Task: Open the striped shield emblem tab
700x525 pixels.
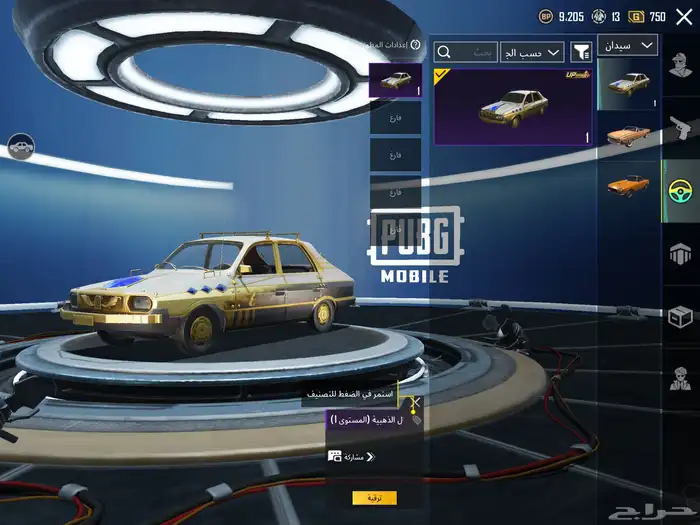Action: coord(681,254)
